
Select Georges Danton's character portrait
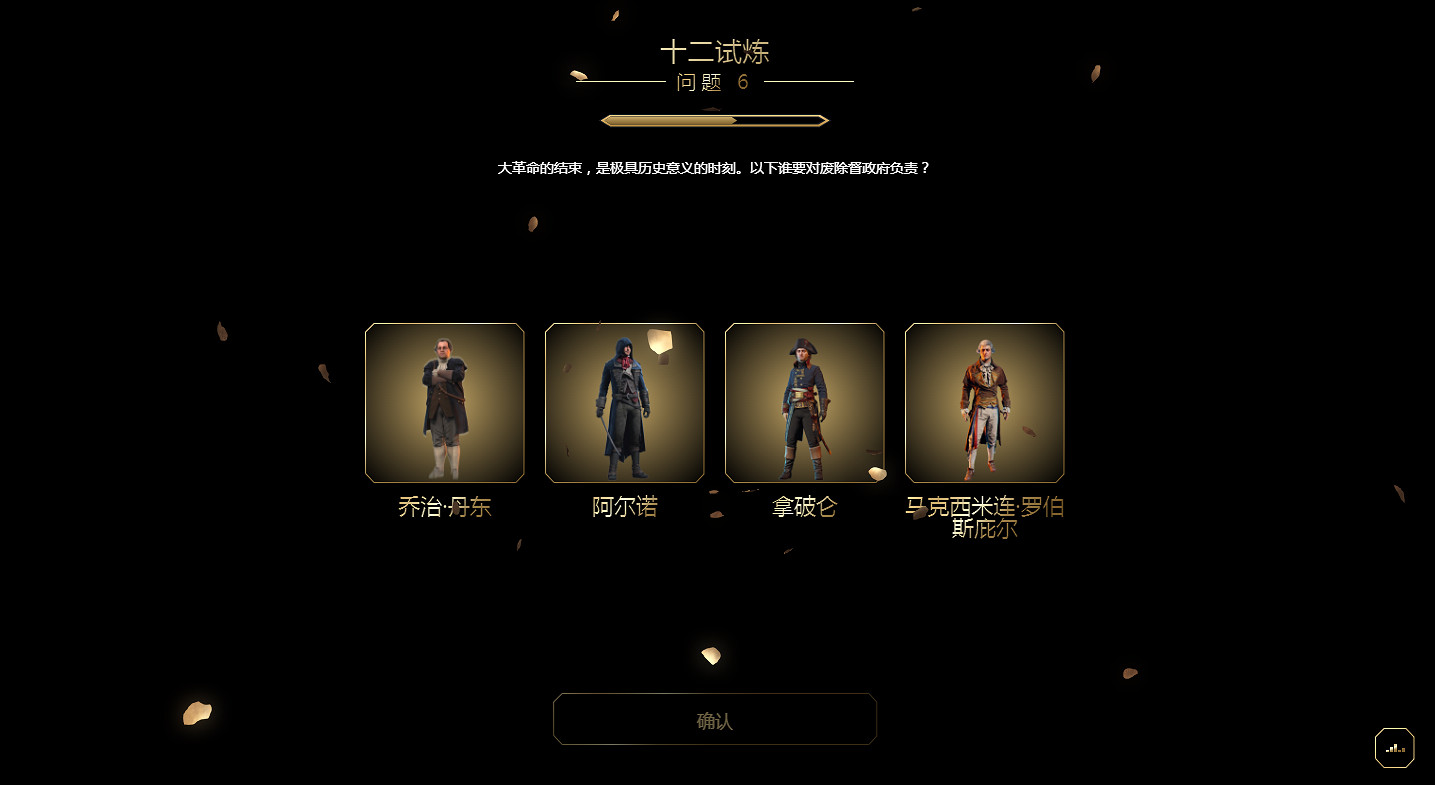(444, 402)
